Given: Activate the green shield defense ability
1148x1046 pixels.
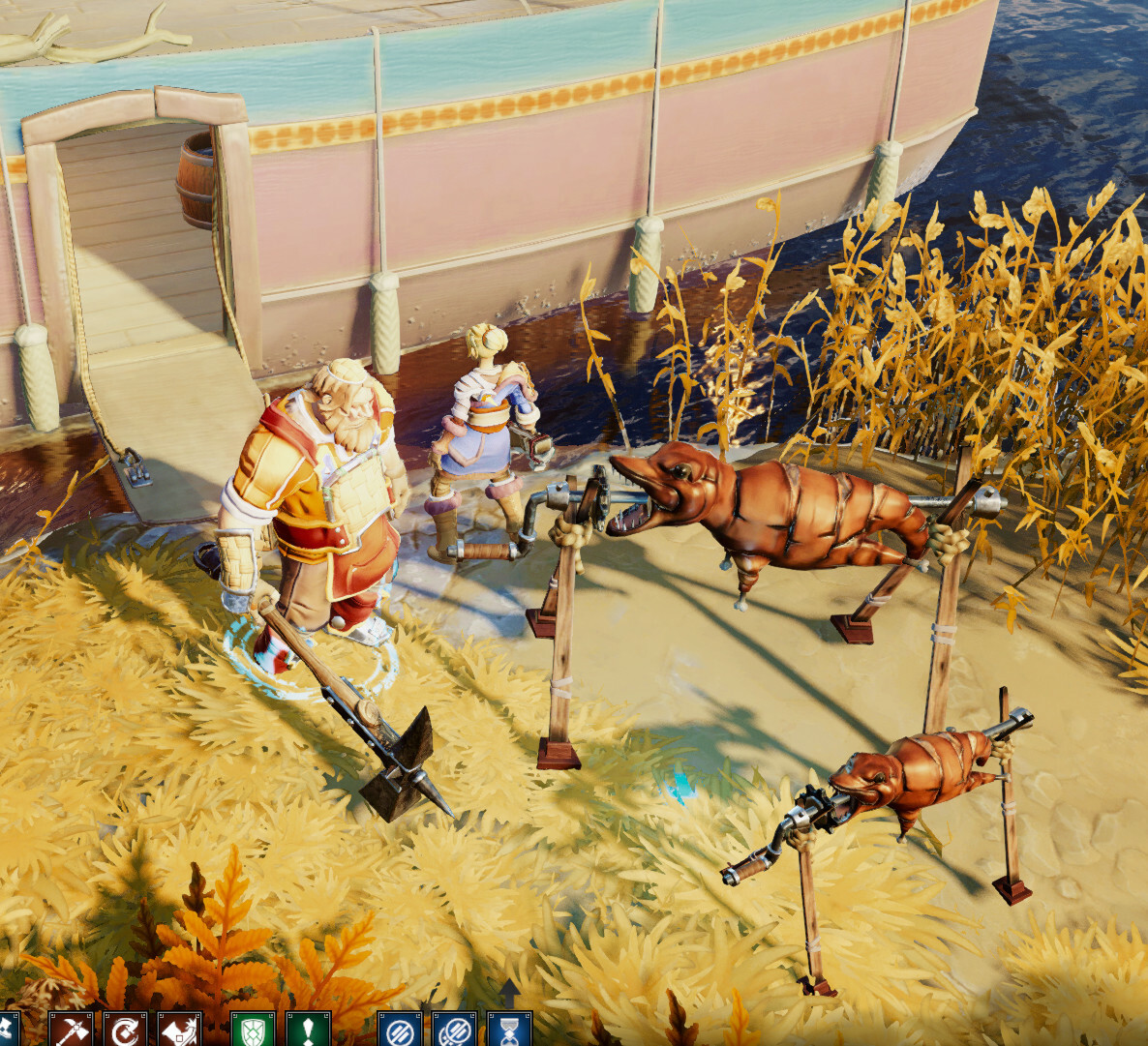Looking at the screenshot, I should (253, 1031).
